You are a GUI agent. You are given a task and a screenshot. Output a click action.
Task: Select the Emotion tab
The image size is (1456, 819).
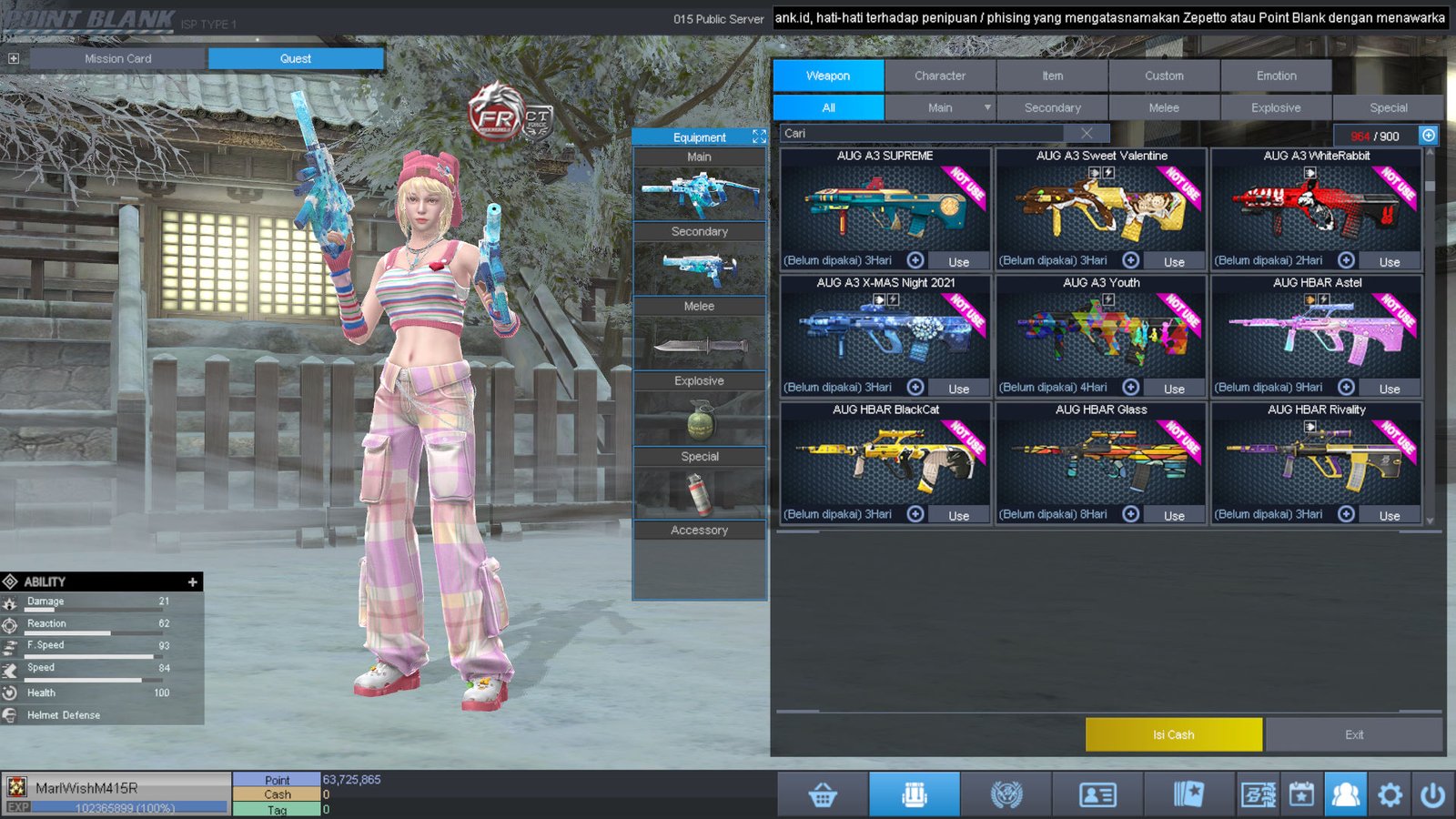tap(1276, 76)
